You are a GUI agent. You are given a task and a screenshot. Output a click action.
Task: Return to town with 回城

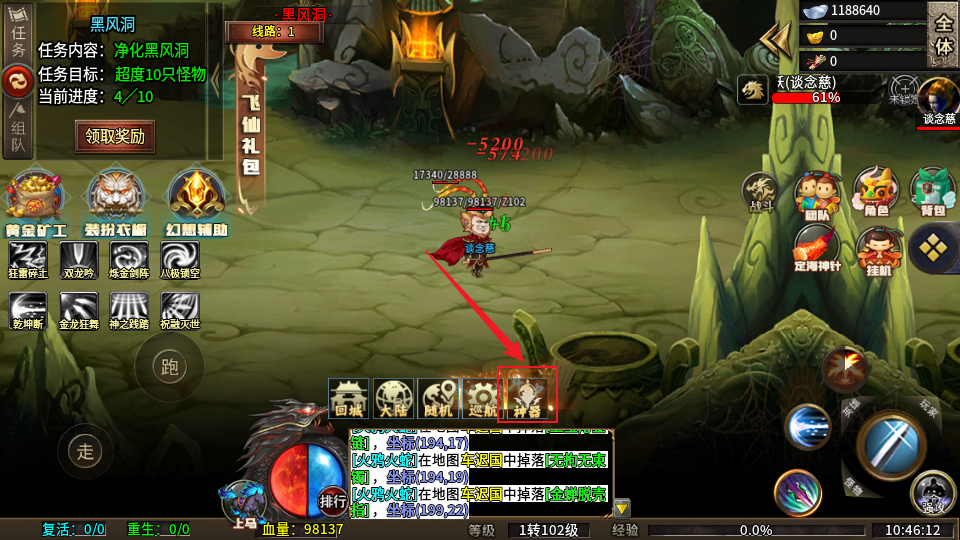[349, 399]
